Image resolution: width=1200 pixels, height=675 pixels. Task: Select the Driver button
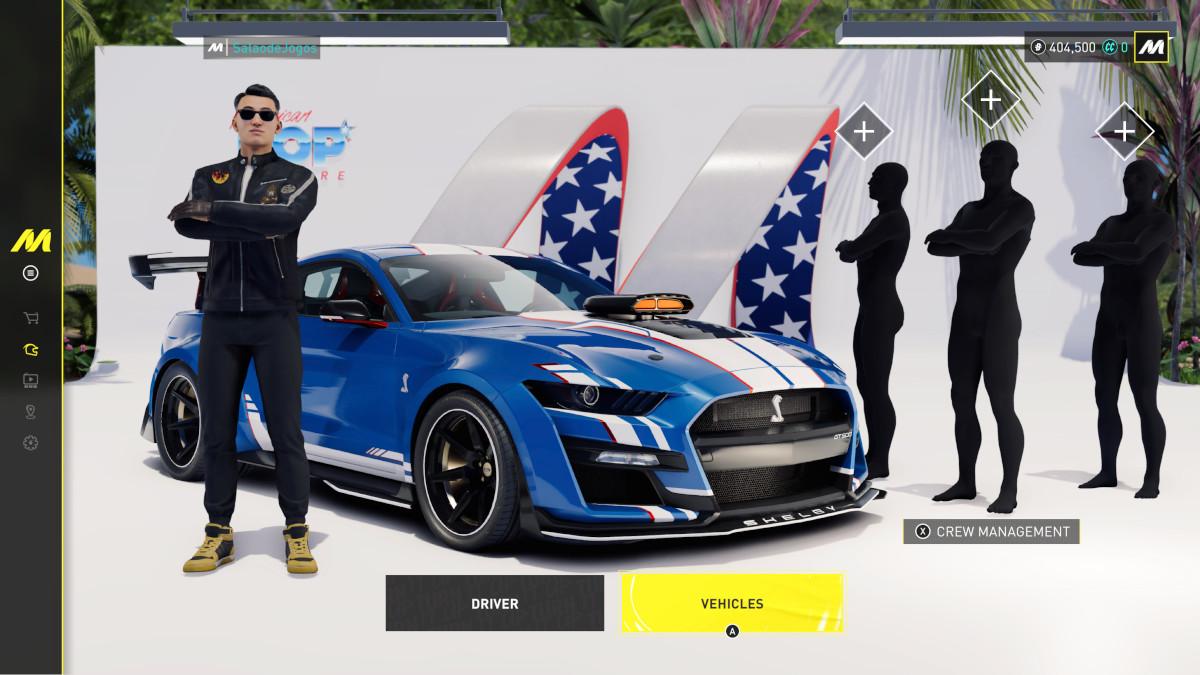tap(494, 603)
